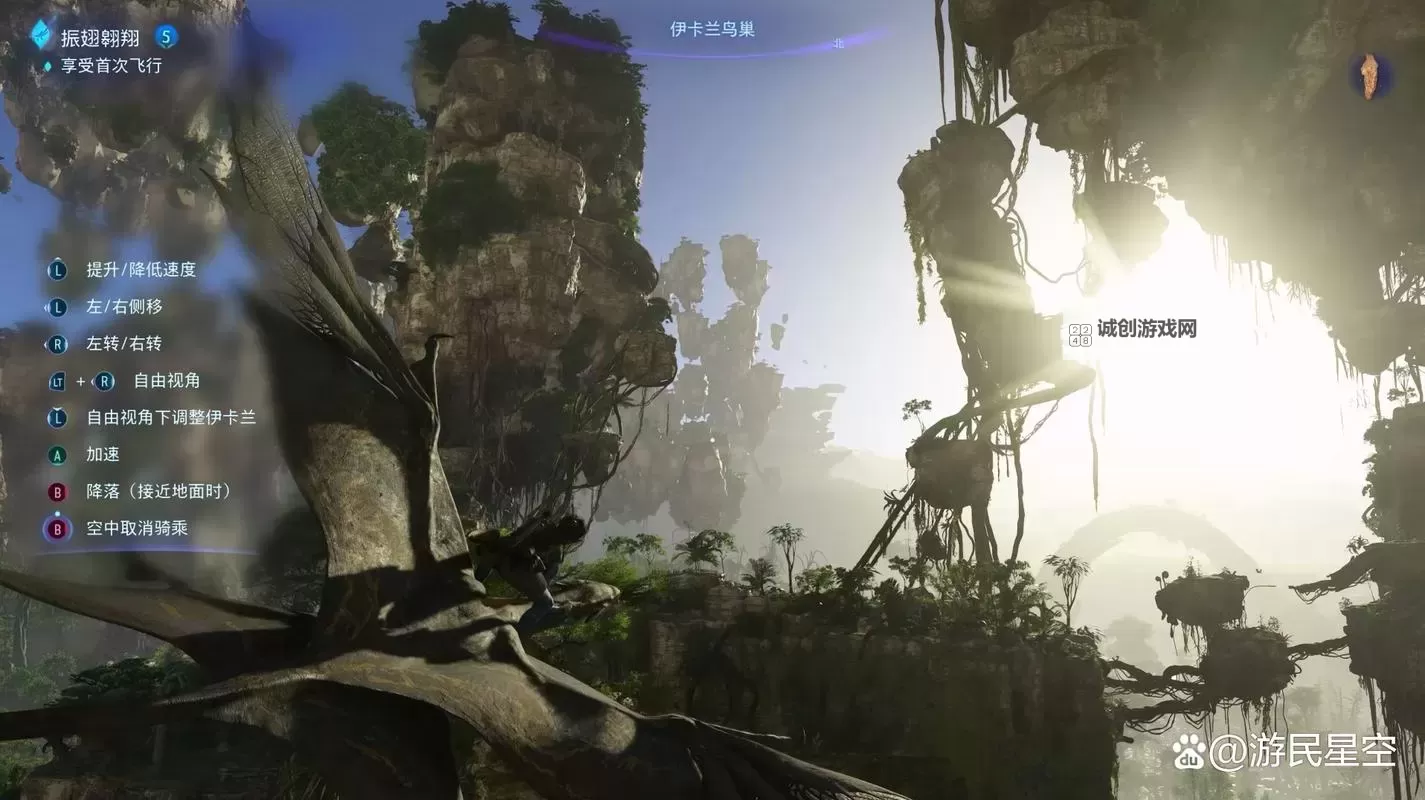Viewport: 1425px width, 800px height.
Task: Click the blue diamond quest icon
Action: (40, 35)
